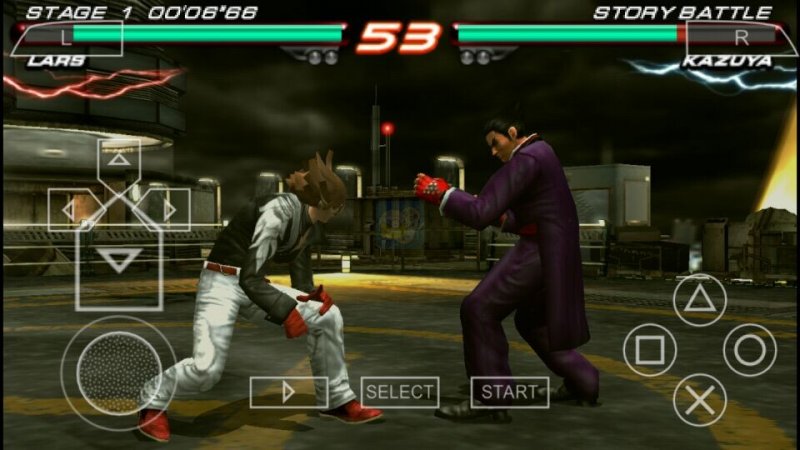Tap the D-pad up arrow
Viewport: 800px width, 450px height.
click(119, 158)
